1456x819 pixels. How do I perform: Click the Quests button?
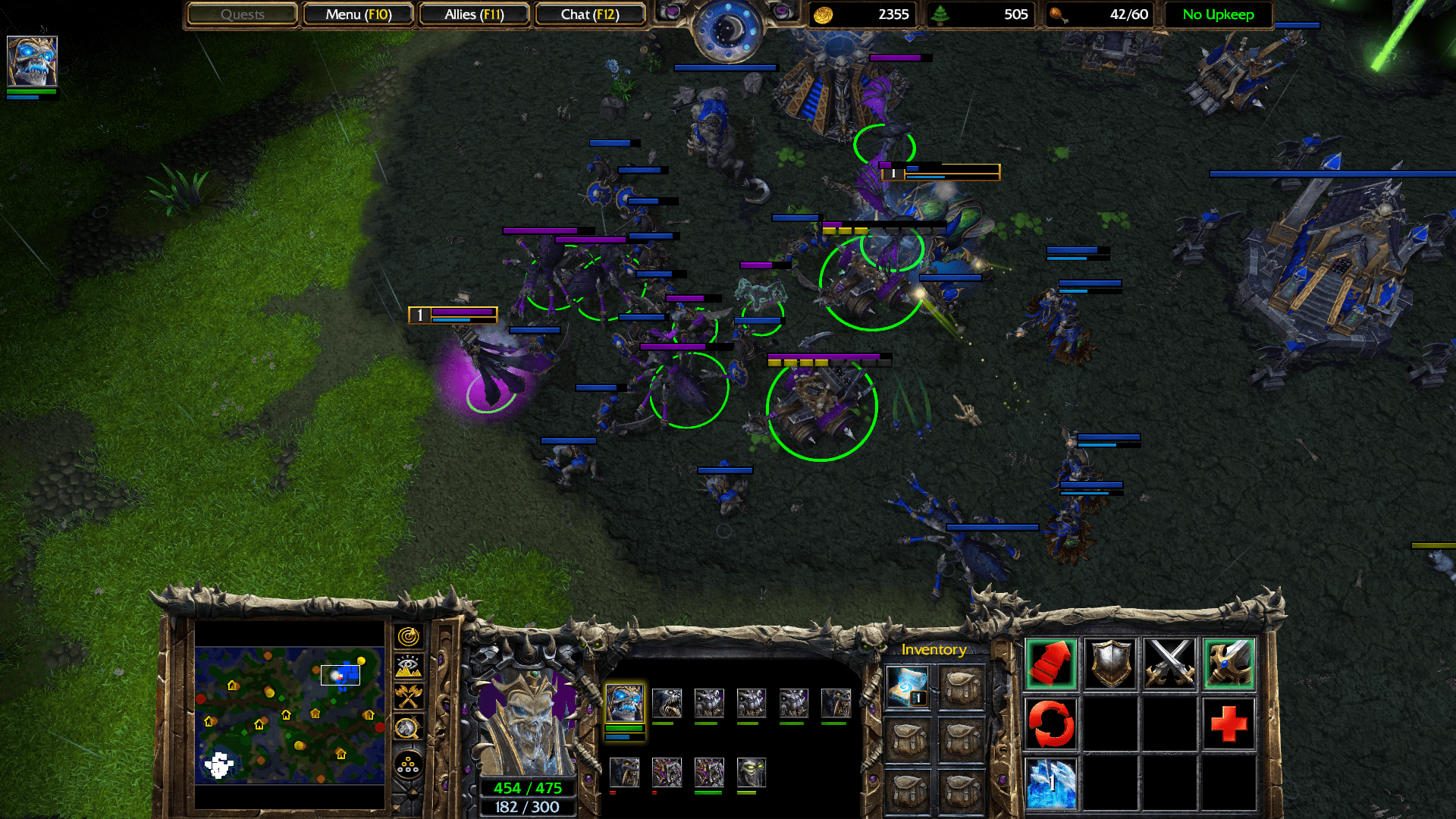[x=242, y=14]
